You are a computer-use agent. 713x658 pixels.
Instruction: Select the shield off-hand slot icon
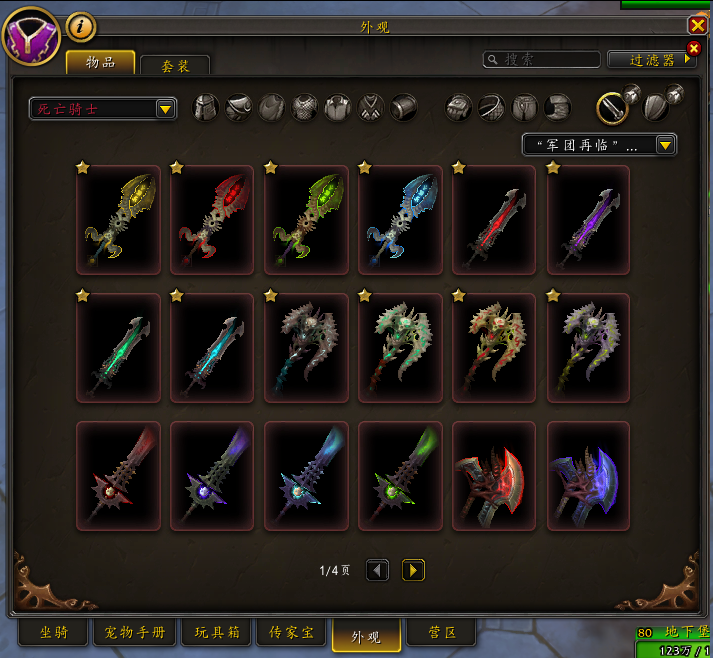coord(657,107)
